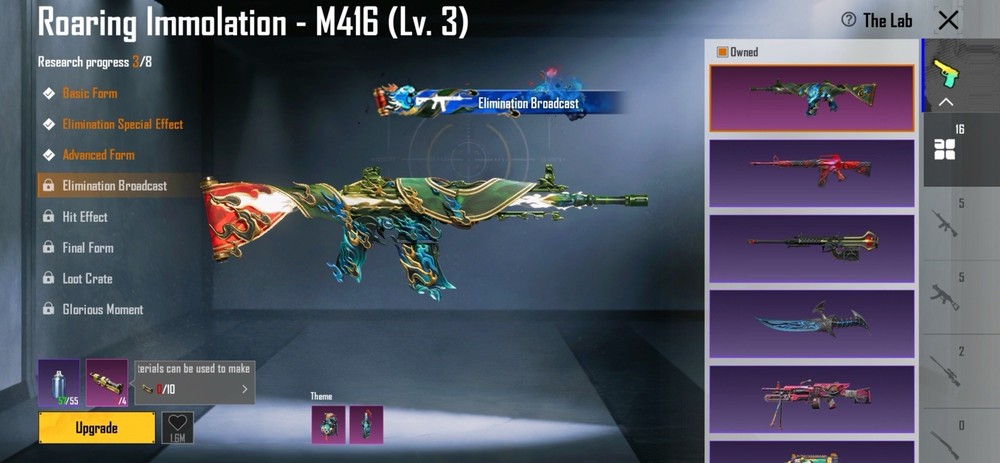Viewport: 1000px width, 463px height.
Task: Select the Basic Form research stage
Action: pos(89,93)
